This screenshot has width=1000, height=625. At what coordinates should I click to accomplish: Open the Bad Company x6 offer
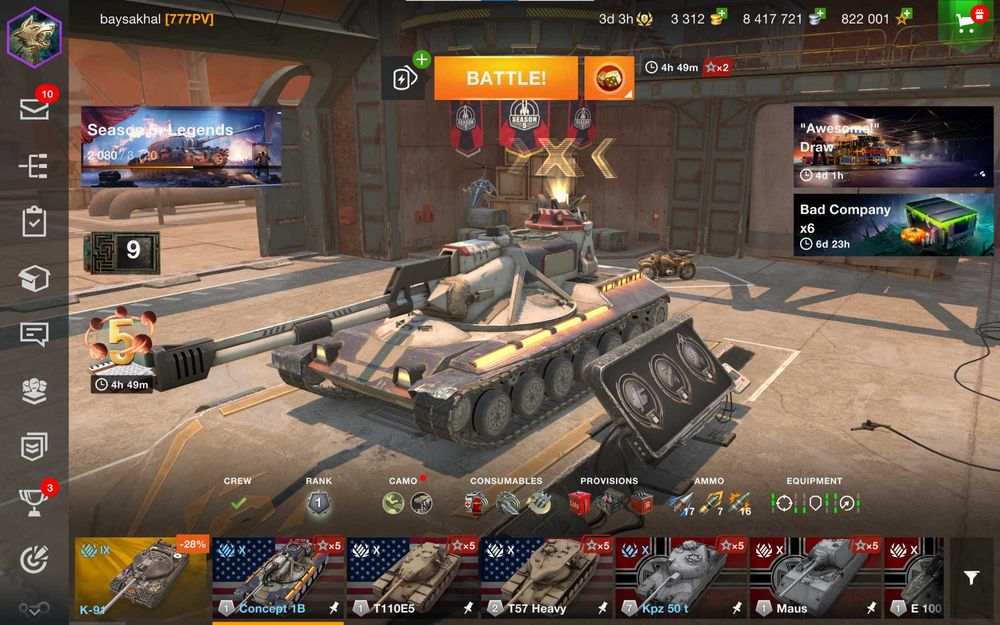coord(893,224)
